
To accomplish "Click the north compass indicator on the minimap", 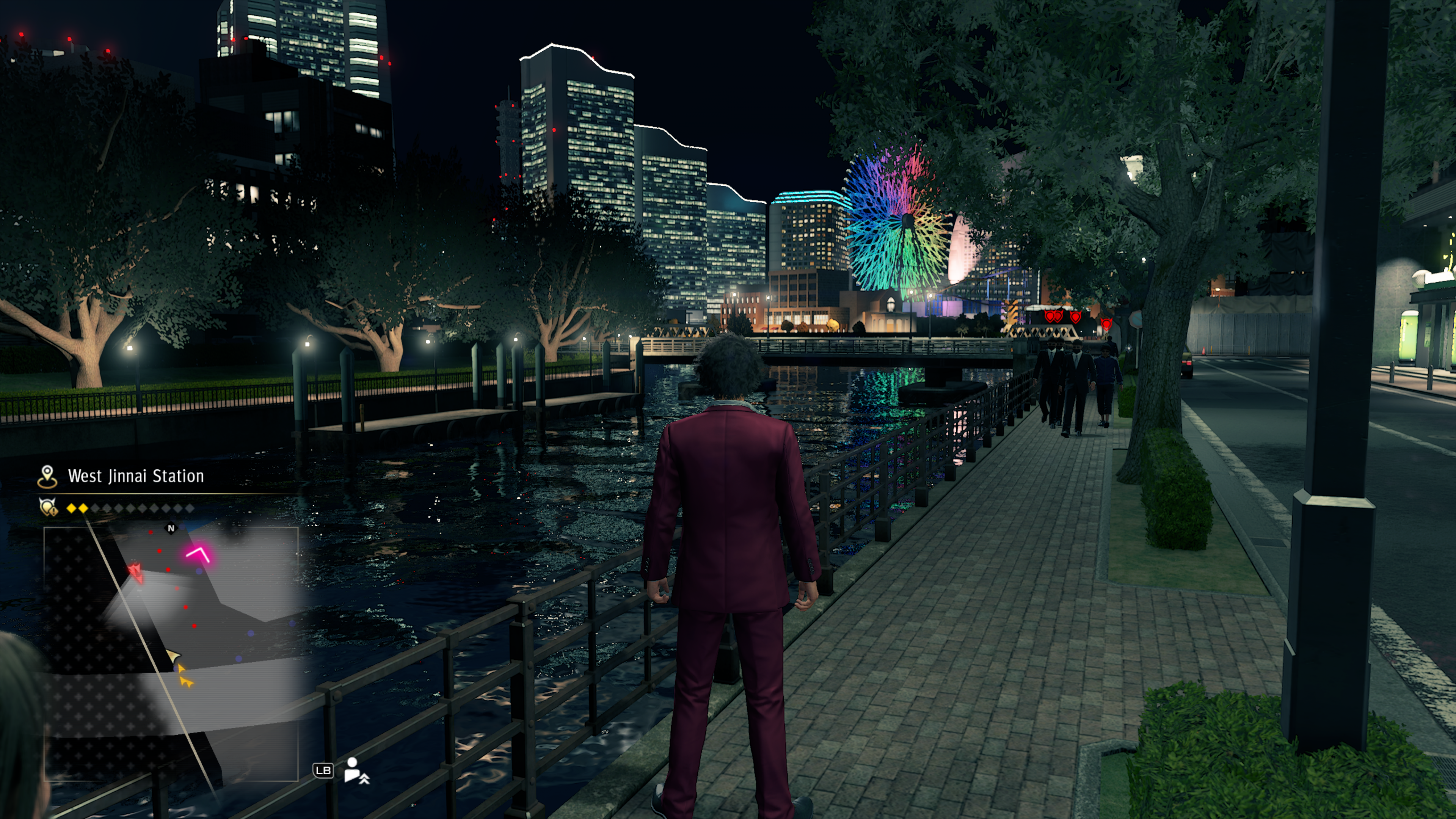I will 171,529.
